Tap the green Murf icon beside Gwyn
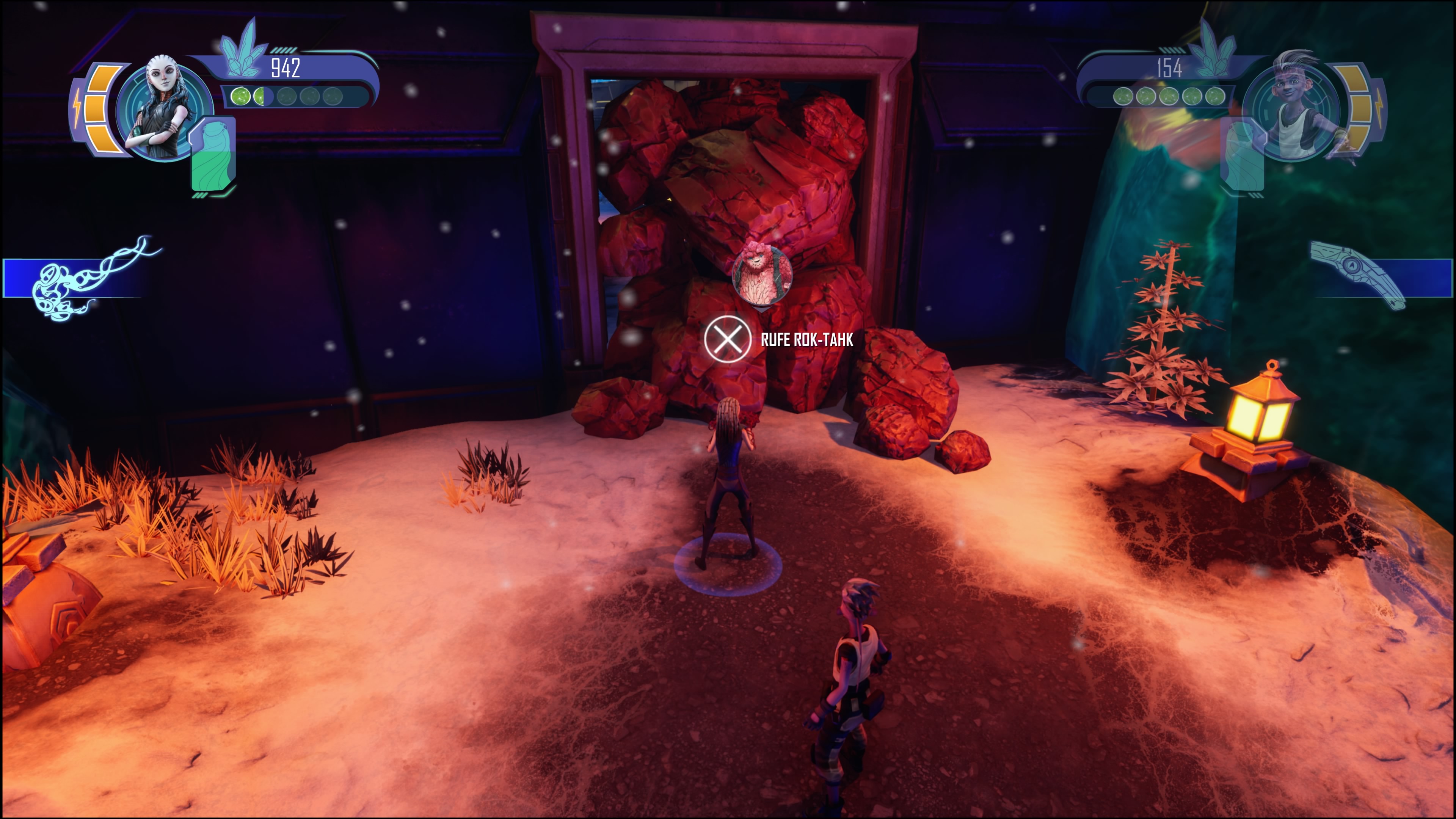Screen dimensions: 1456x819 click(x=212, y=155)
